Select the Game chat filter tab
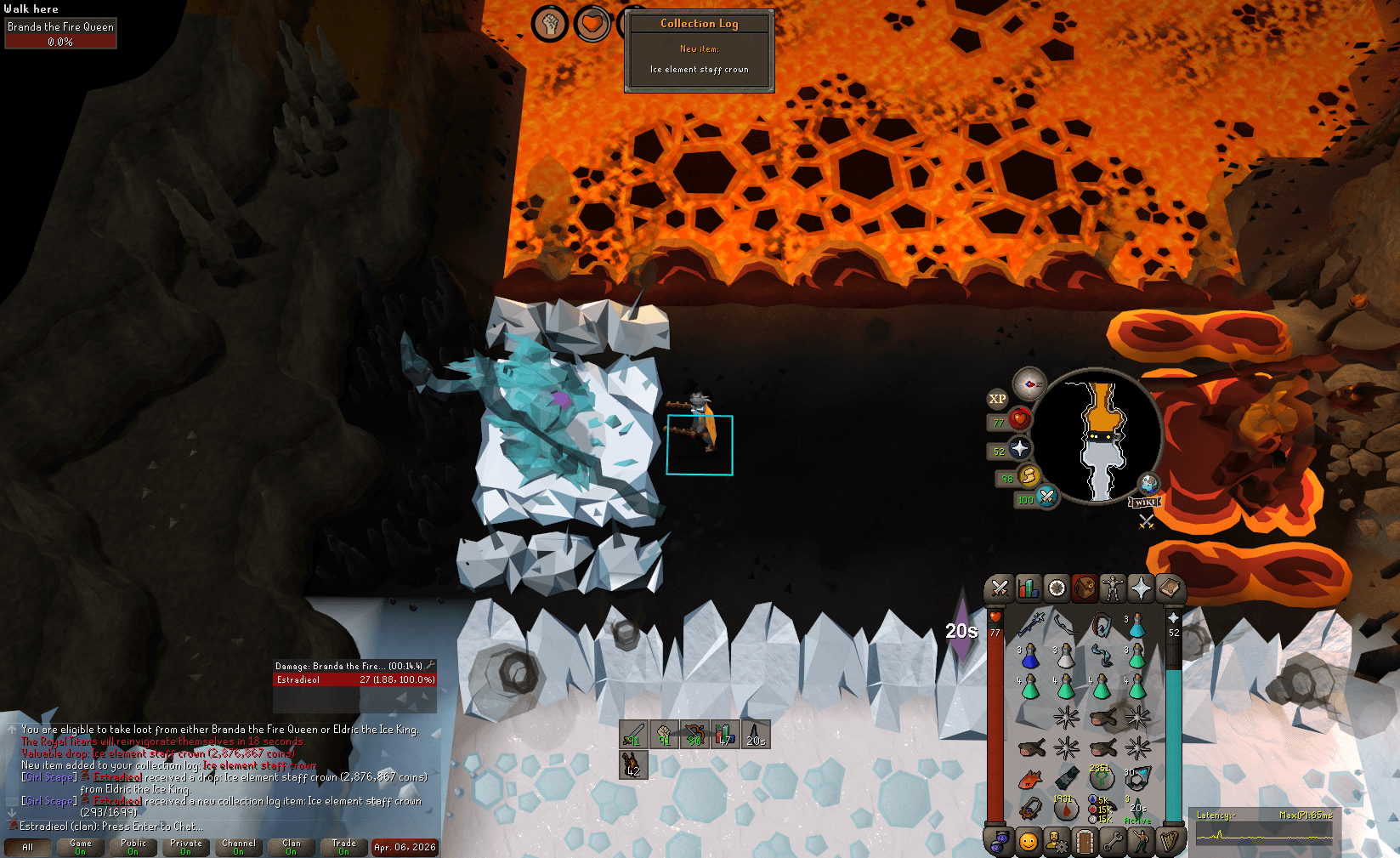The height and width of the screenshot is (858, 1400). click(x=80, y=846)
